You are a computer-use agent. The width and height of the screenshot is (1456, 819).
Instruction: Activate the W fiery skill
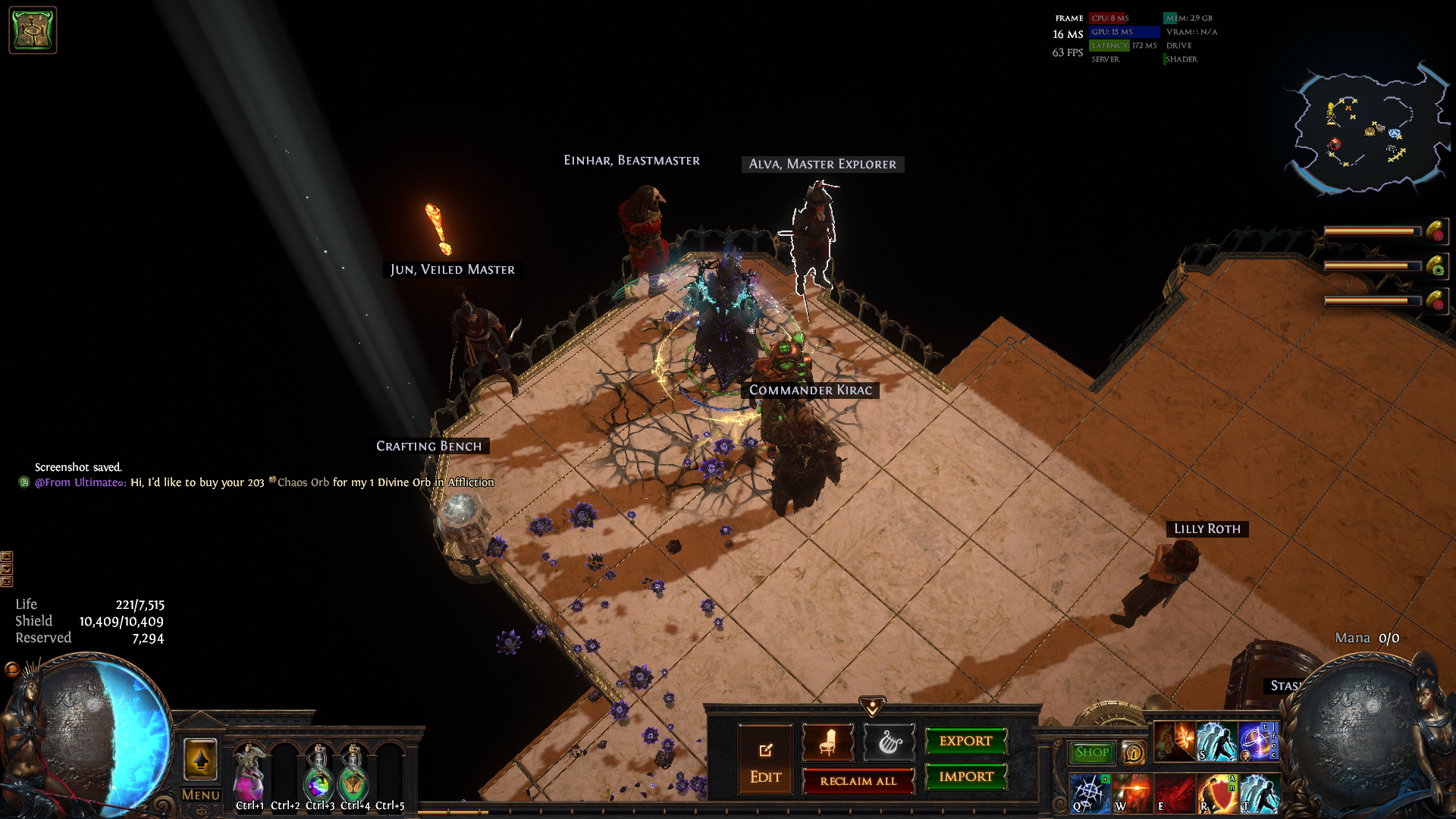[x=1131, y=793]
